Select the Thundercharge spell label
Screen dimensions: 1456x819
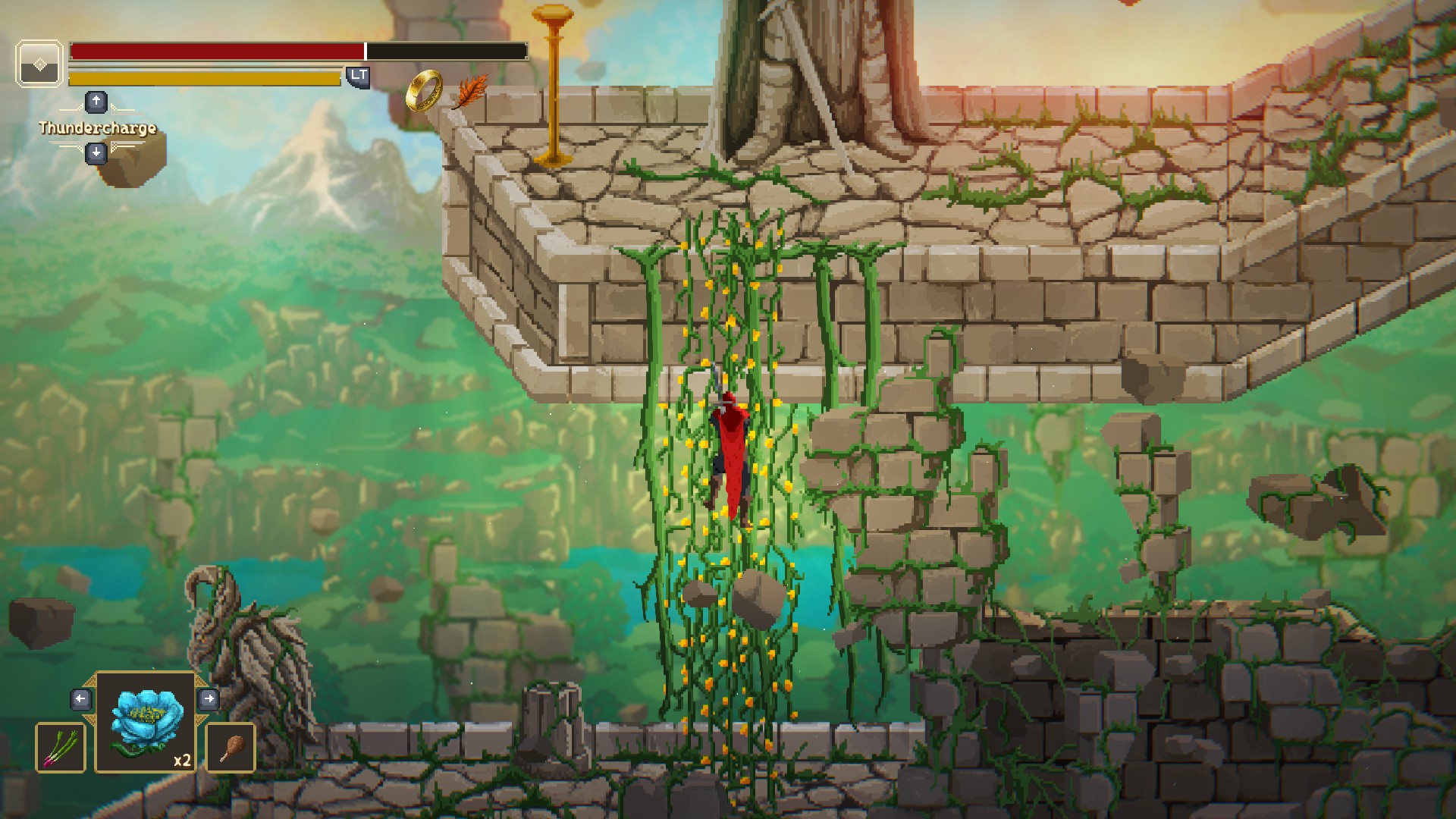point(98,127)
